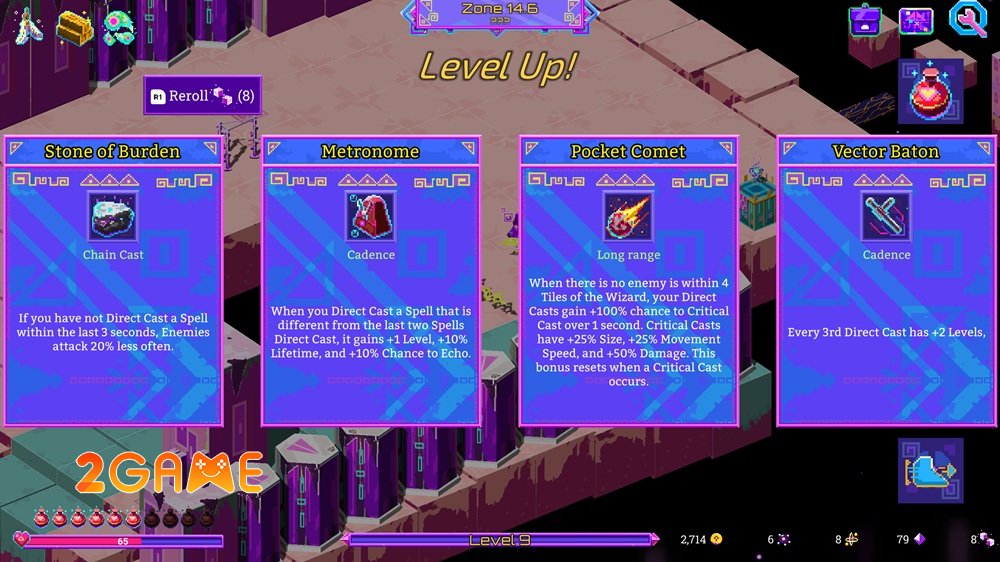Choose the Stone of Burden upgrade card
Image resolution: width=1000 pixels, height=562 pixels.
(x=112, y=280)
